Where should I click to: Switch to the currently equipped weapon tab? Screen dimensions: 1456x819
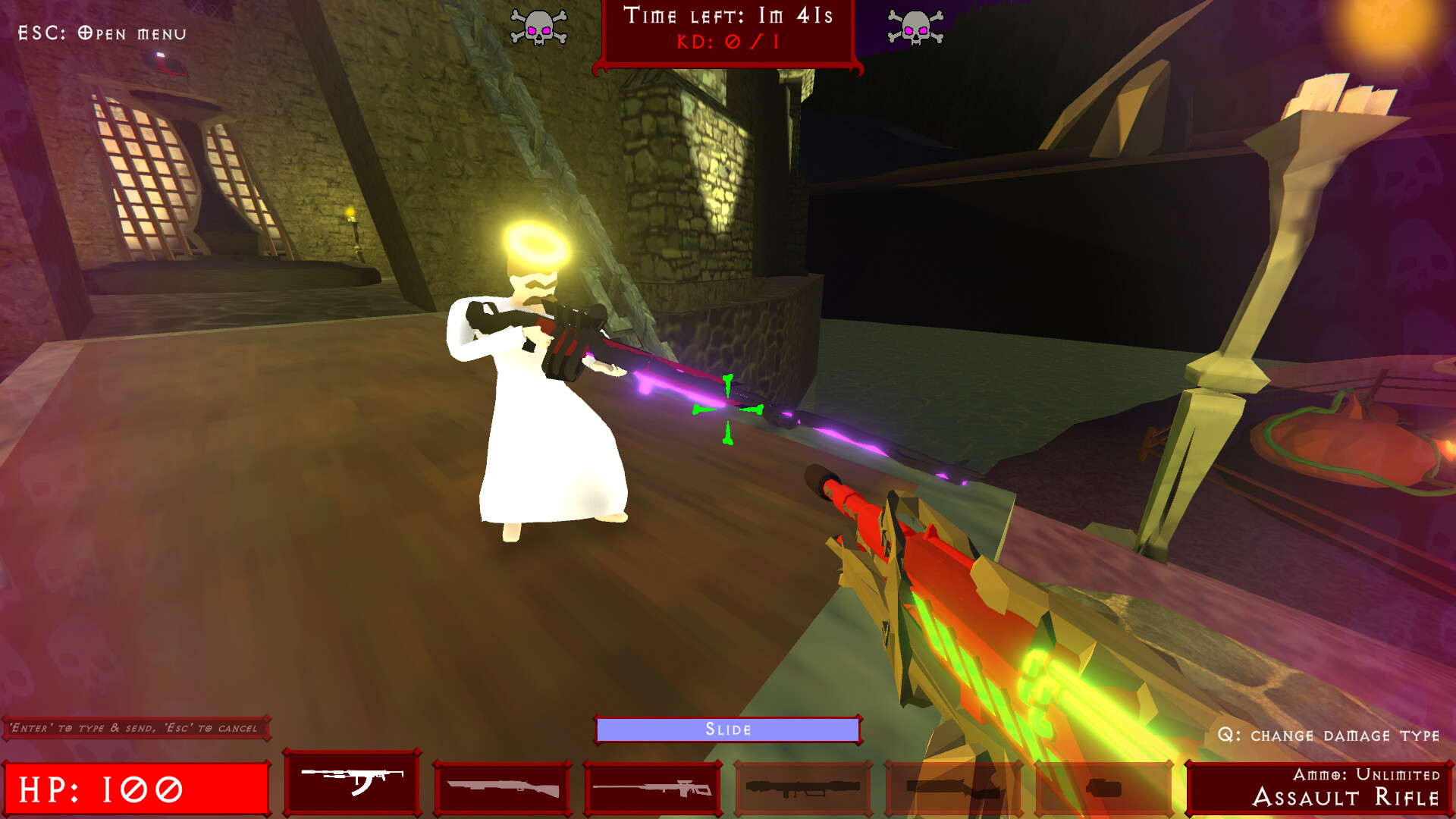pyautogui.click(x=351, y=785)
